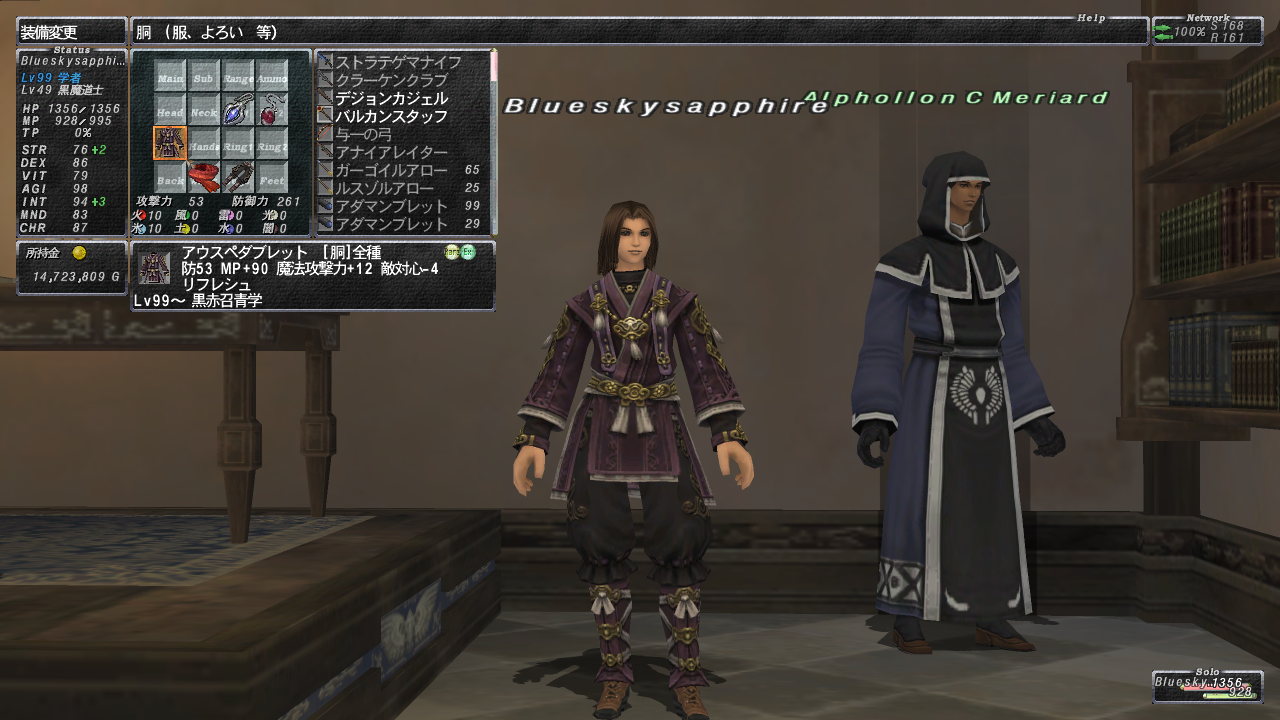
Task: Select the blue gem earring slot
Action: coord(238,111)
